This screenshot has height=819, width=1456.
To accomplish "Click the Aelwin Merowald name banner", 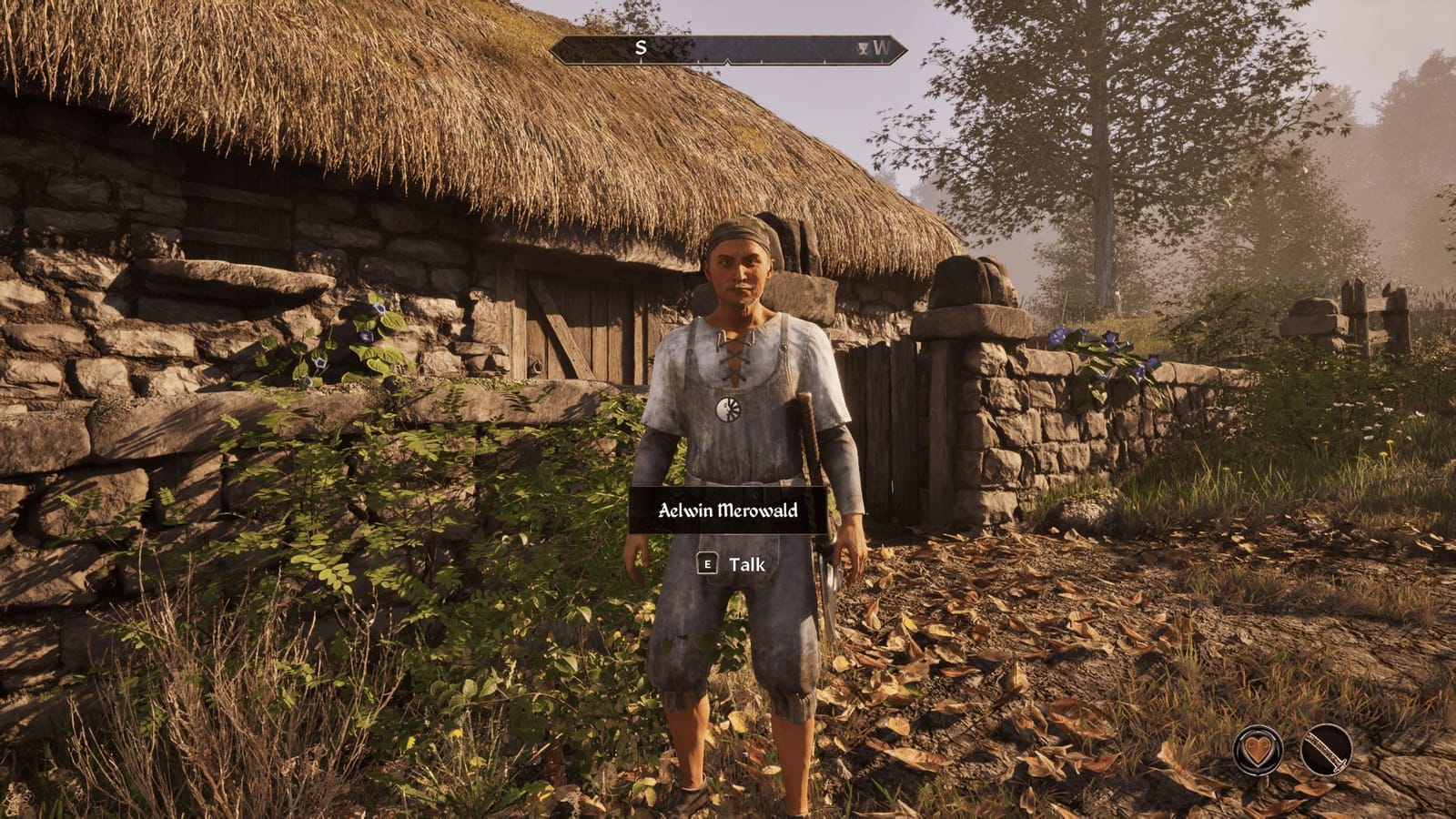I will pyautogui.click(x=728, y=511).
